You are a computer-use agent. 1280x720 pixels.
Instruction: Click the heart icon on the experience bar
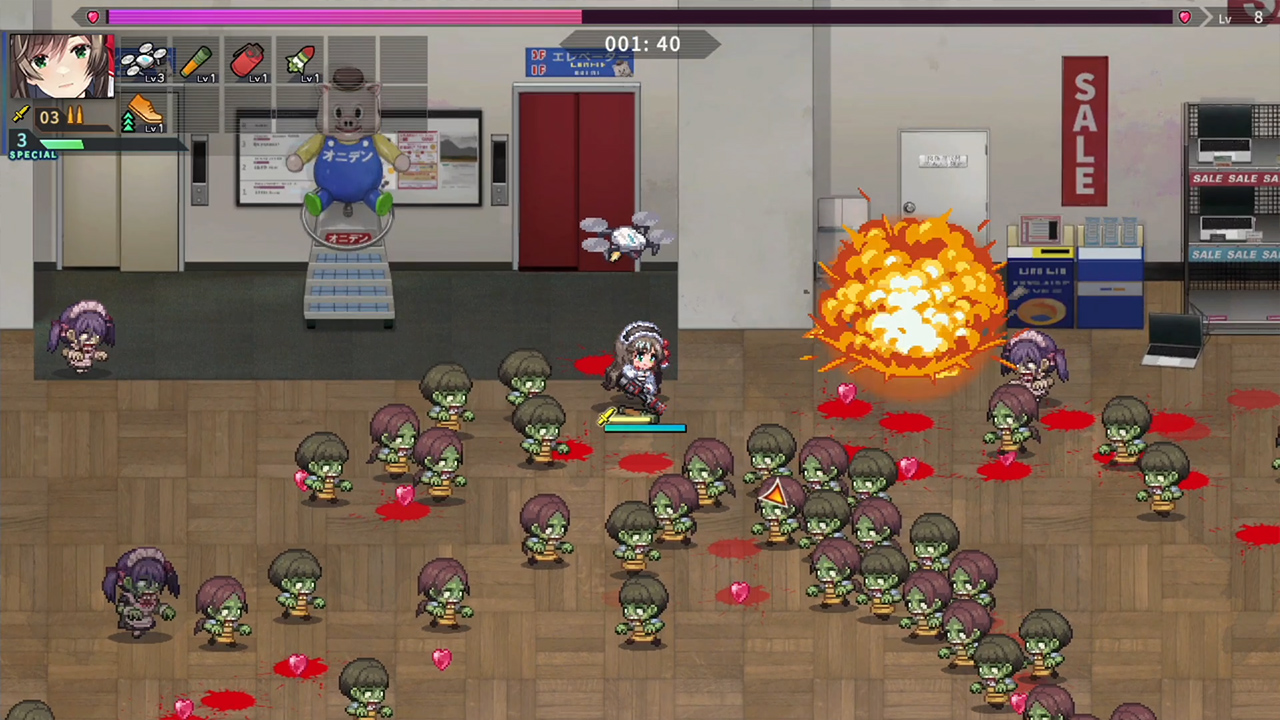(x=92, y=17)
